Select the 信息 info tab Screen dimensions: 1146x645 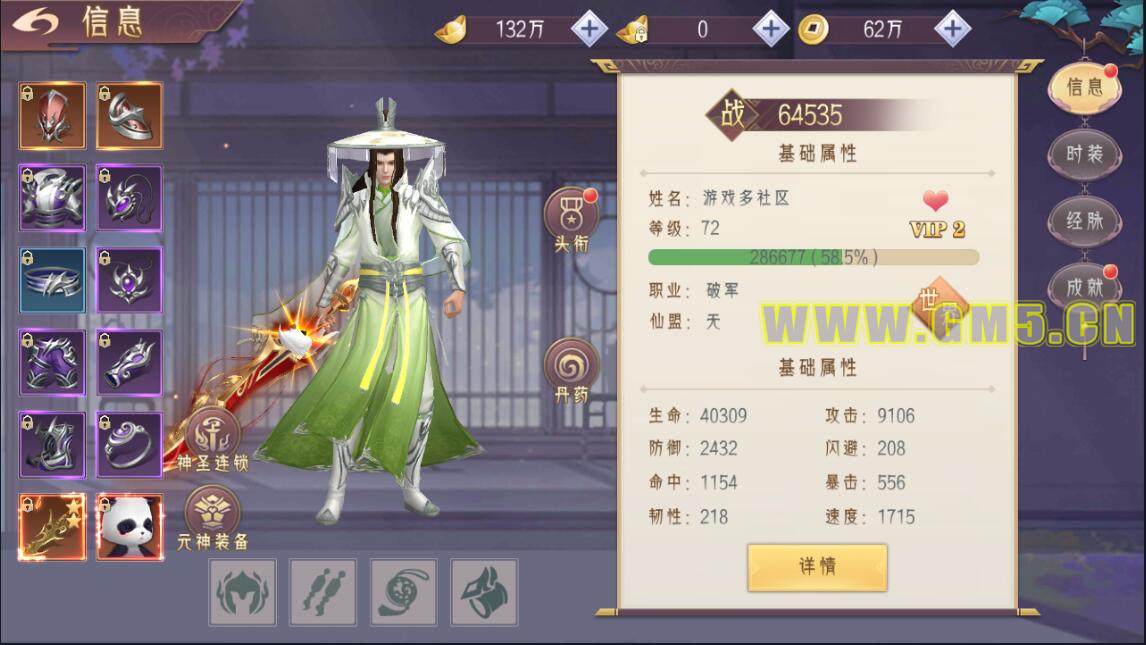(1084, 88)
